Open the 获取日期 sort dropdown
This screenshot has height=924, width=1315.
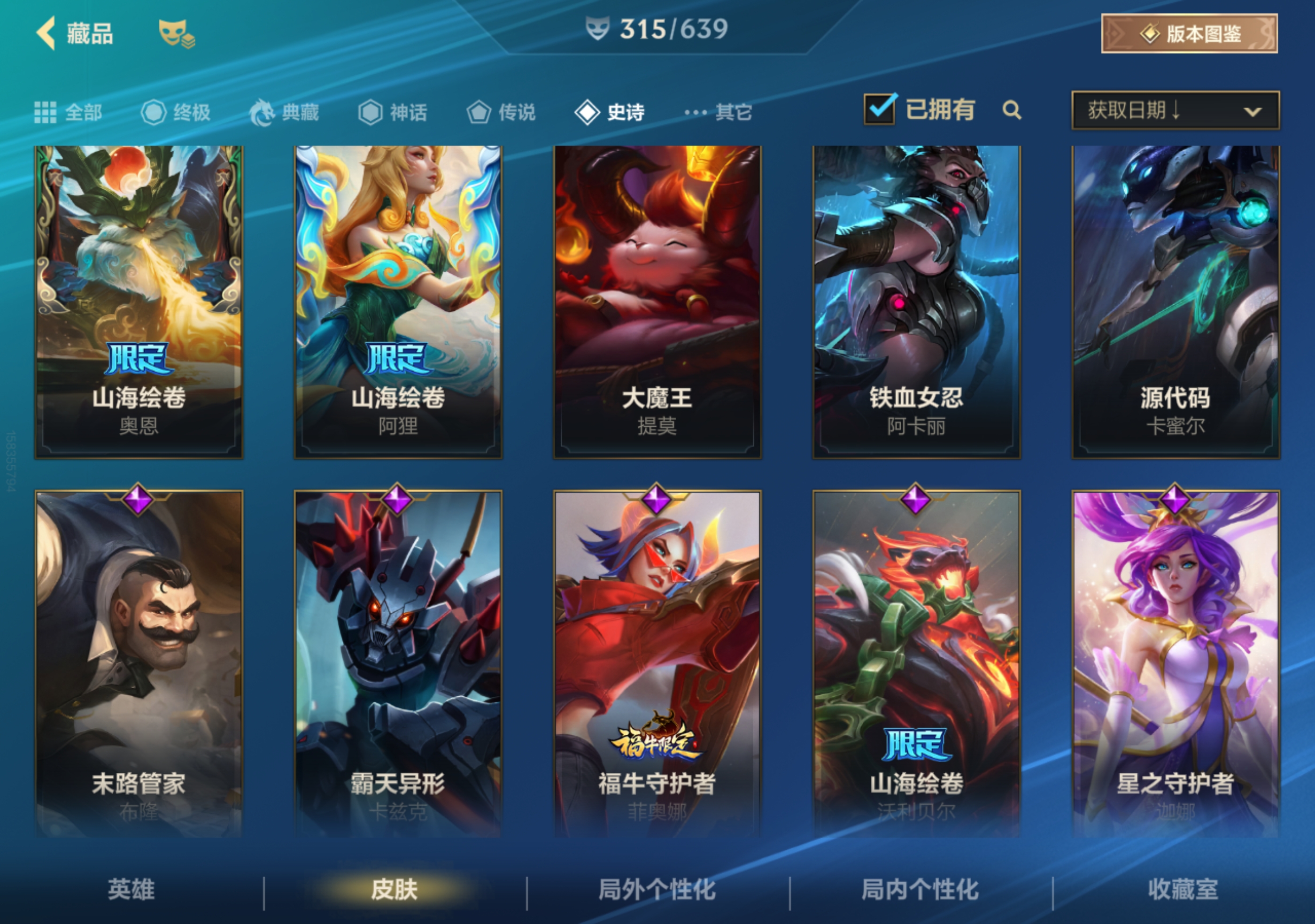click(1175, 110)
